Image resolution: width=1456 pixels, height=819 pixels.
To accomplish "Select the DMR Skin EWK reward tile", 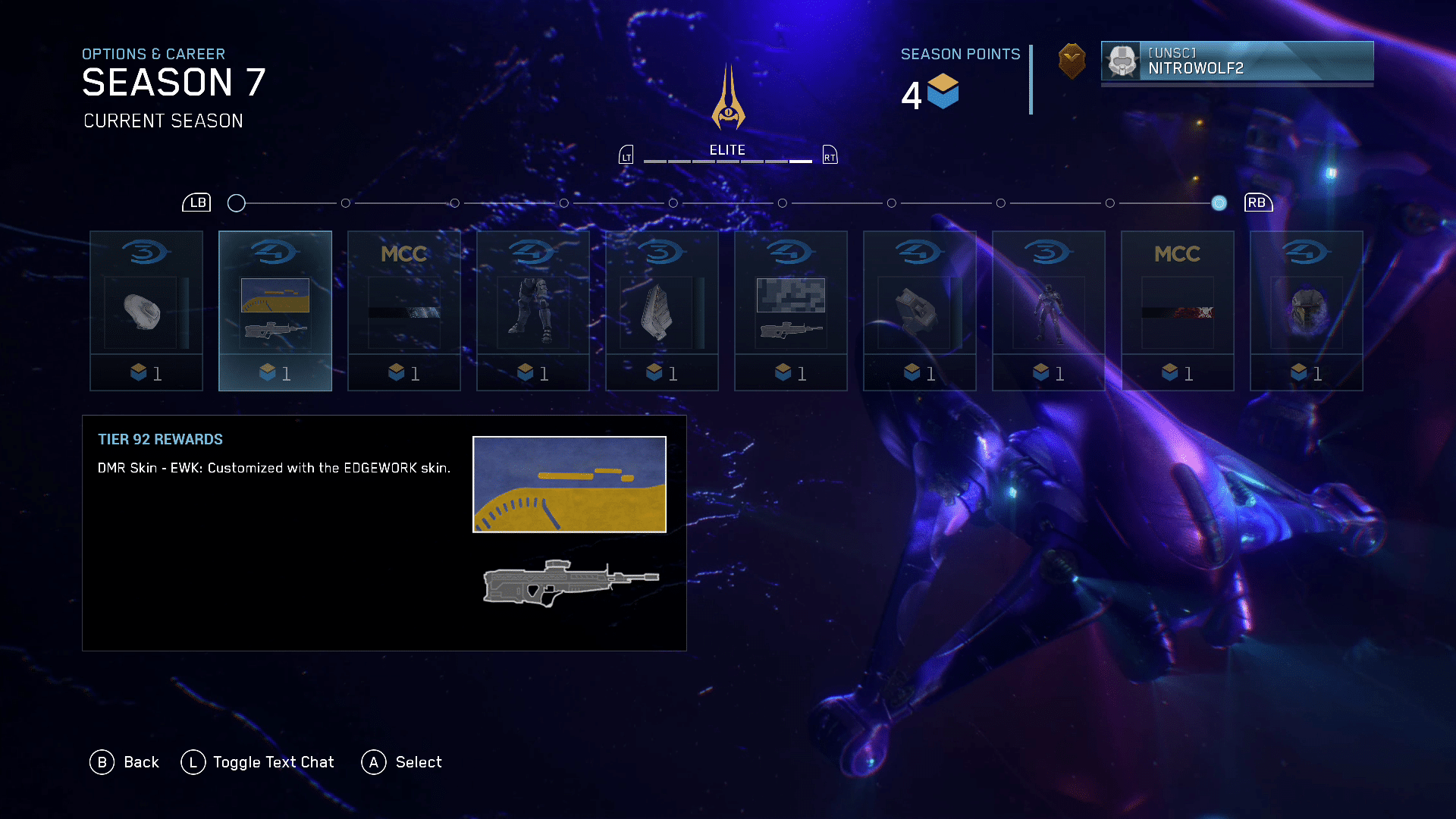I will (275, 311).
